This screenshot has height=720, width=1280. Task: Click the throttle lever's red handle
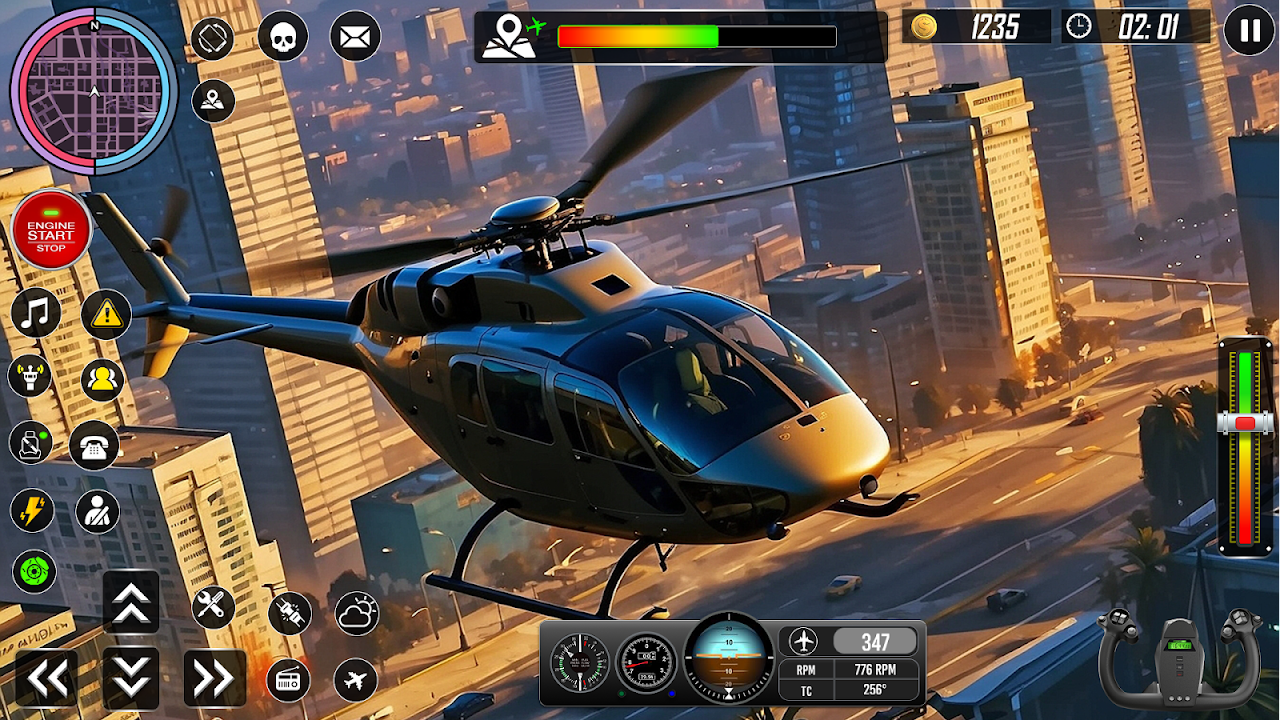tap(1245, 424)
